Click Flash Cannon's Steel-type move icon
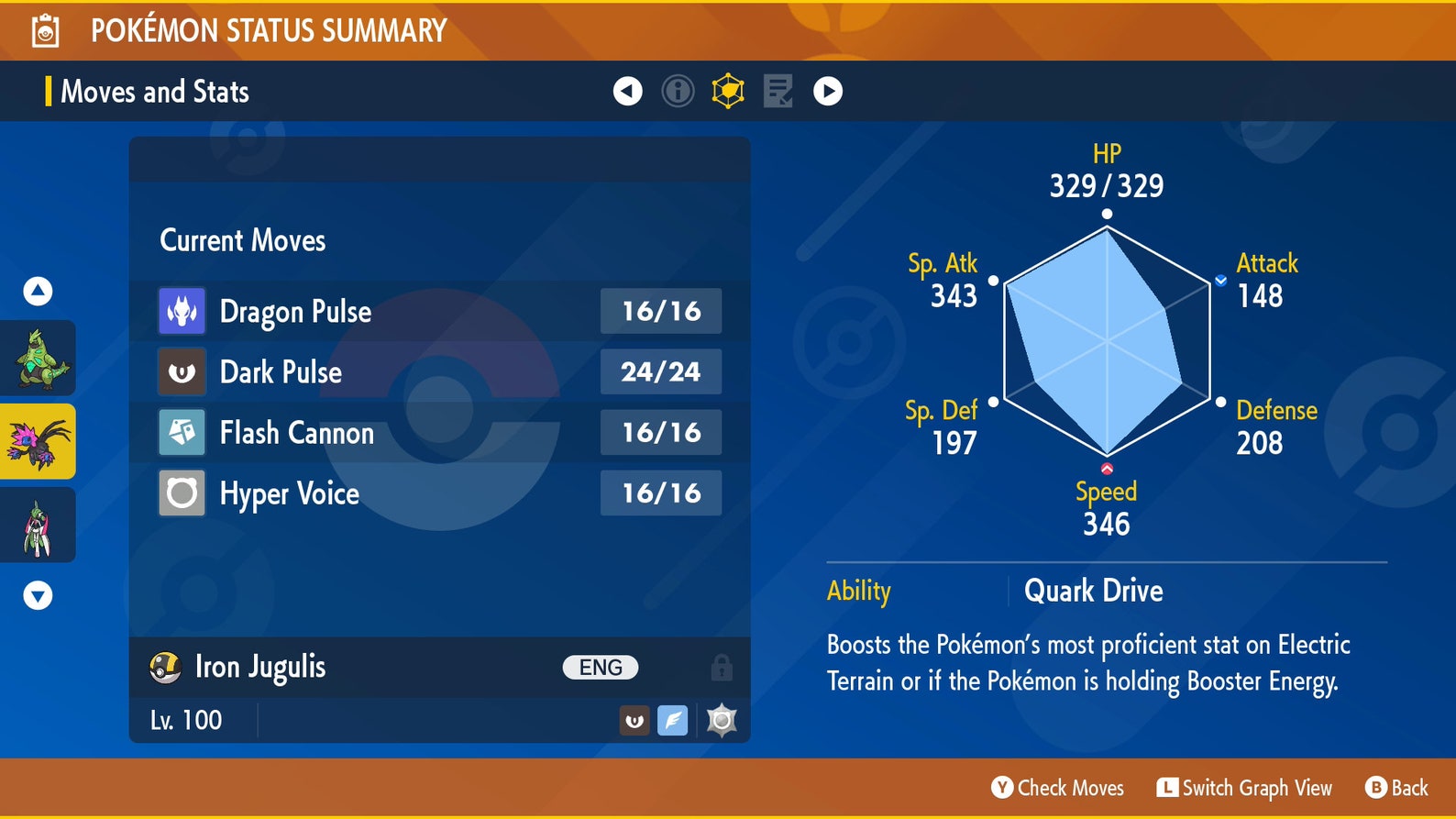The height and width of the screenshot is (819, 1456). click(x=181, y=432)
